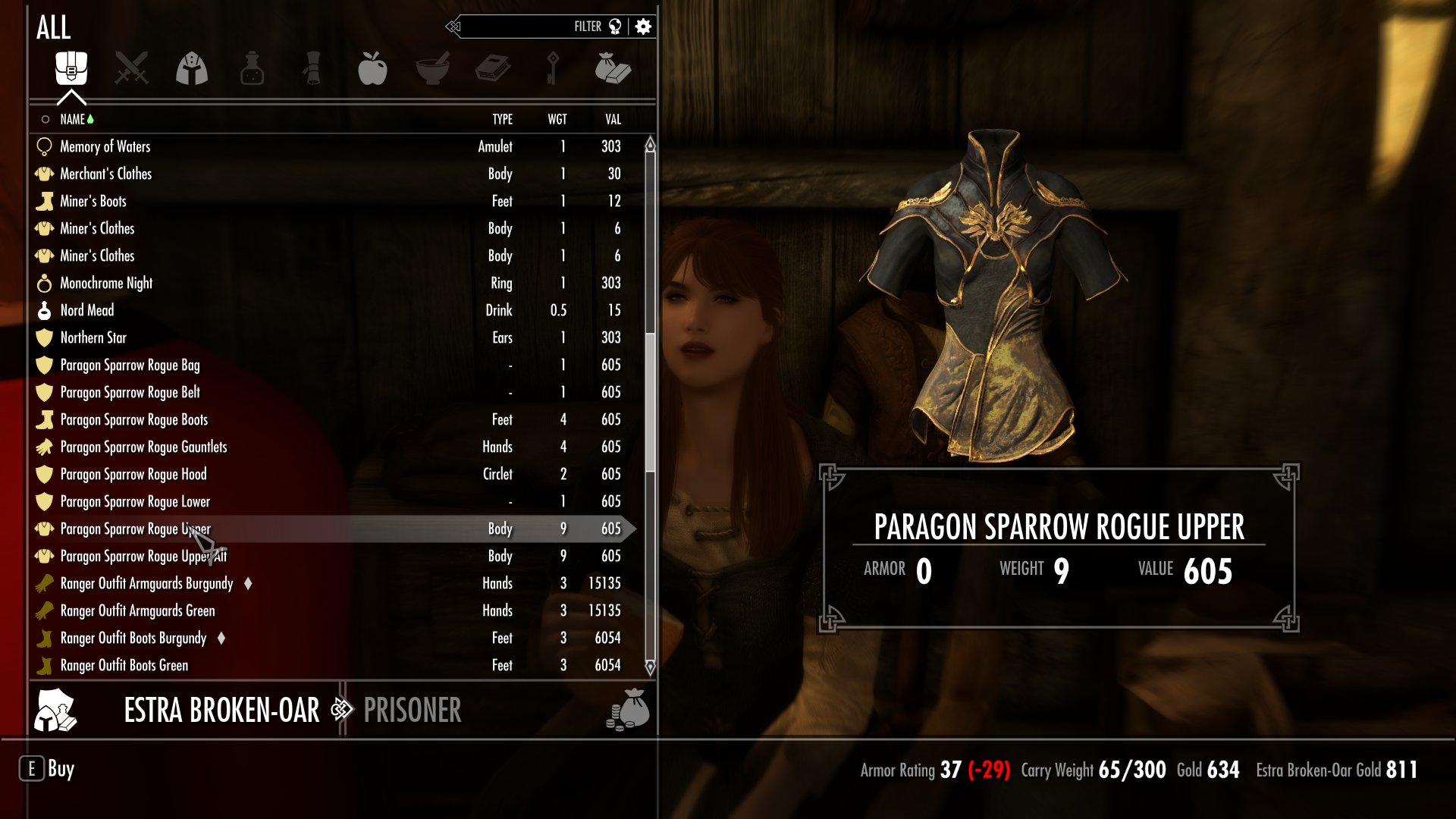
Task: Sort items by the VAL column
Action: pyautogui.click(x=611, y=119)
